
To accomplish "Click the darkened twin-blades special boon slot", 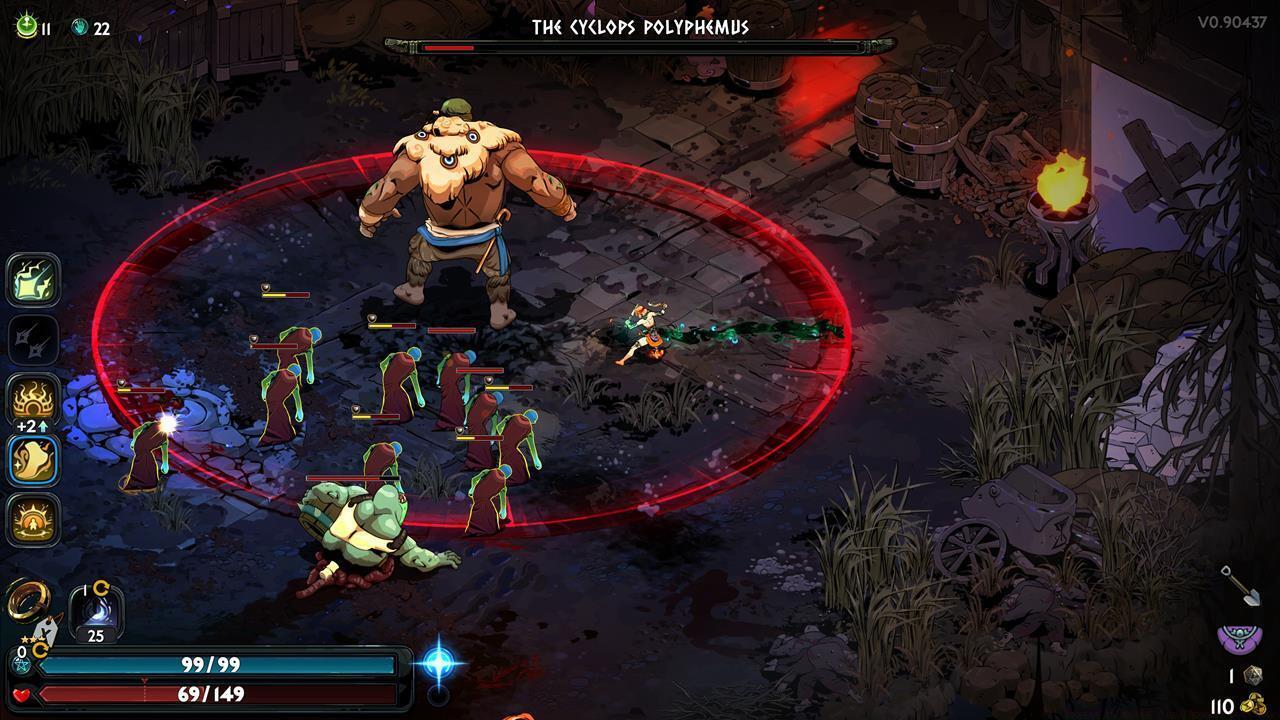I will [x=34, y=340].
